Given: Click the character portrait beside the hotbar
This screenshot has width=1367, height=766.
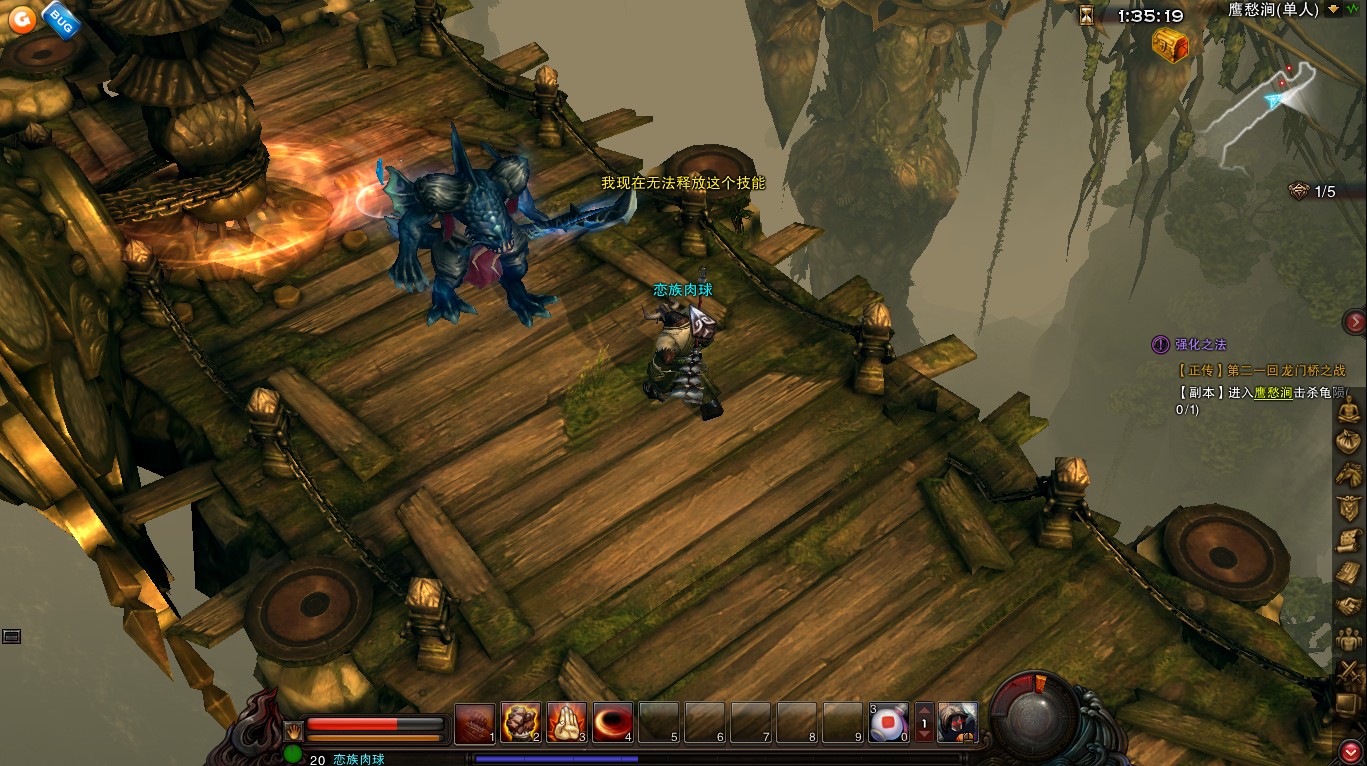Looking at the screenshot, I should [957, 722].
